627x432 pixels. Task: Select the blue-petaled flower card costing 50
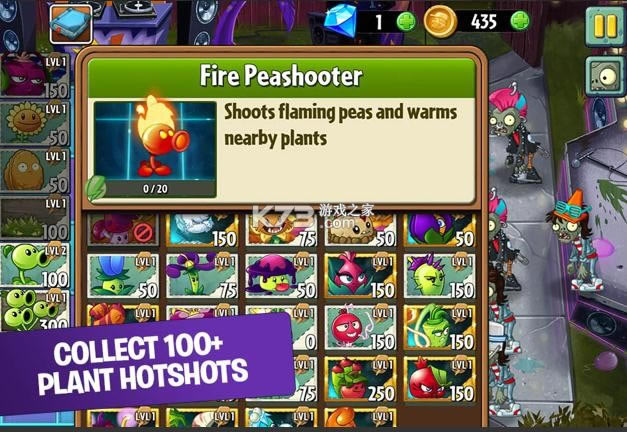(123, 276)
